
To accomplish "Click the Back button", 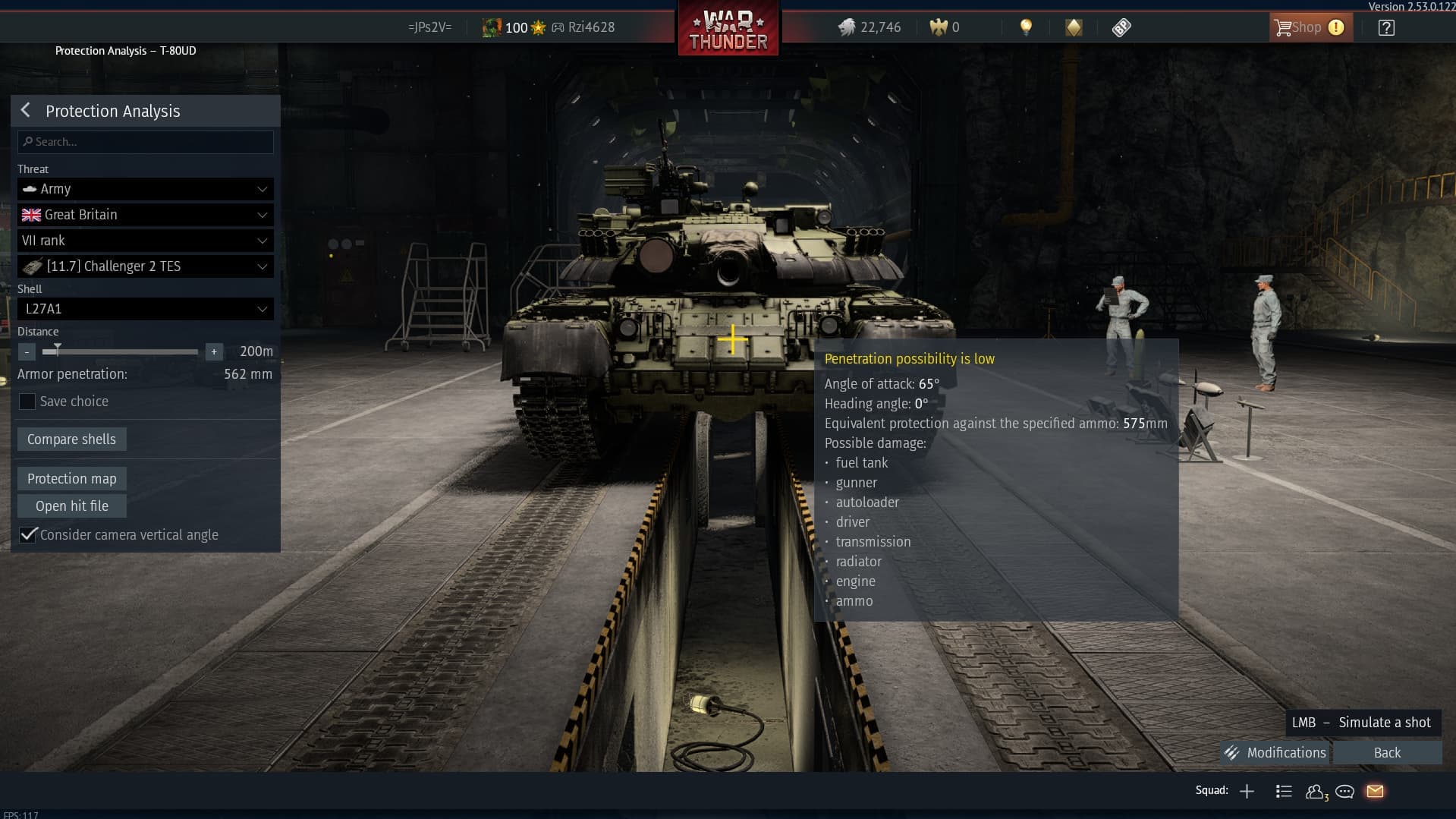I will tap(1387, 753).
